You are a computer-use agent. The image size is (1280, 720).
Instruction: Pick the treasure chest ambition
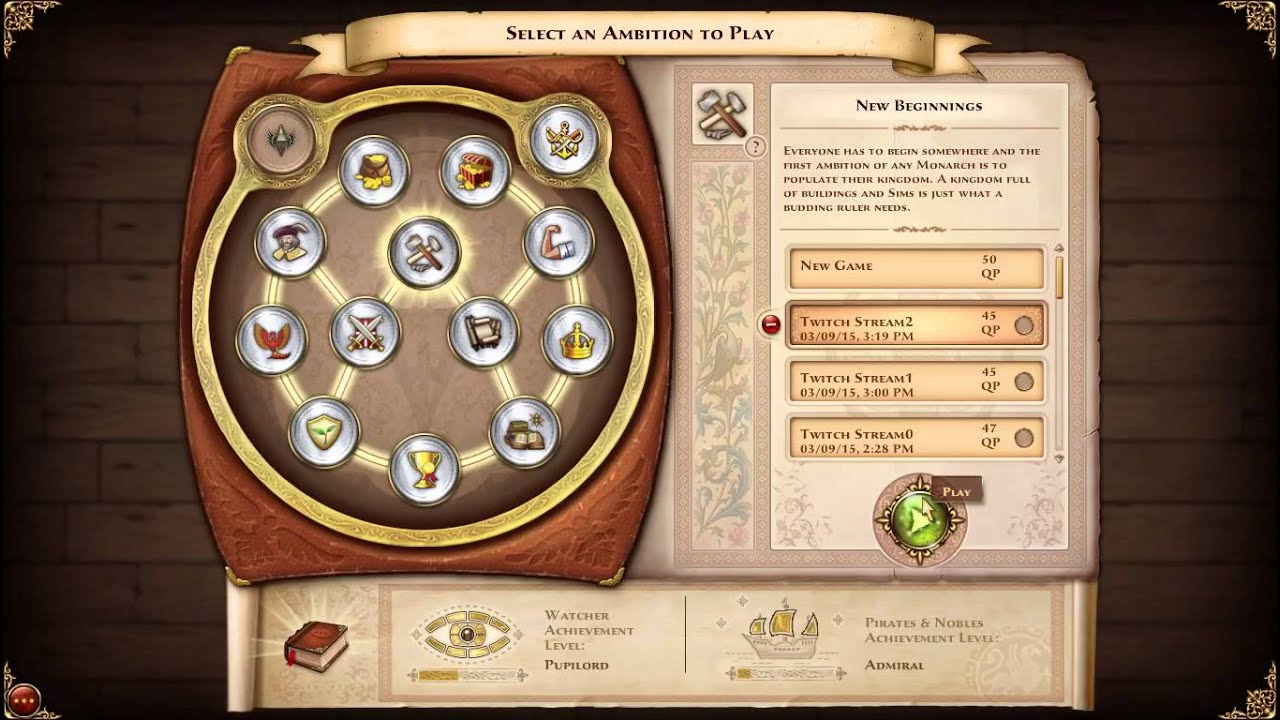pyautogui.click(x=476, y=172)
